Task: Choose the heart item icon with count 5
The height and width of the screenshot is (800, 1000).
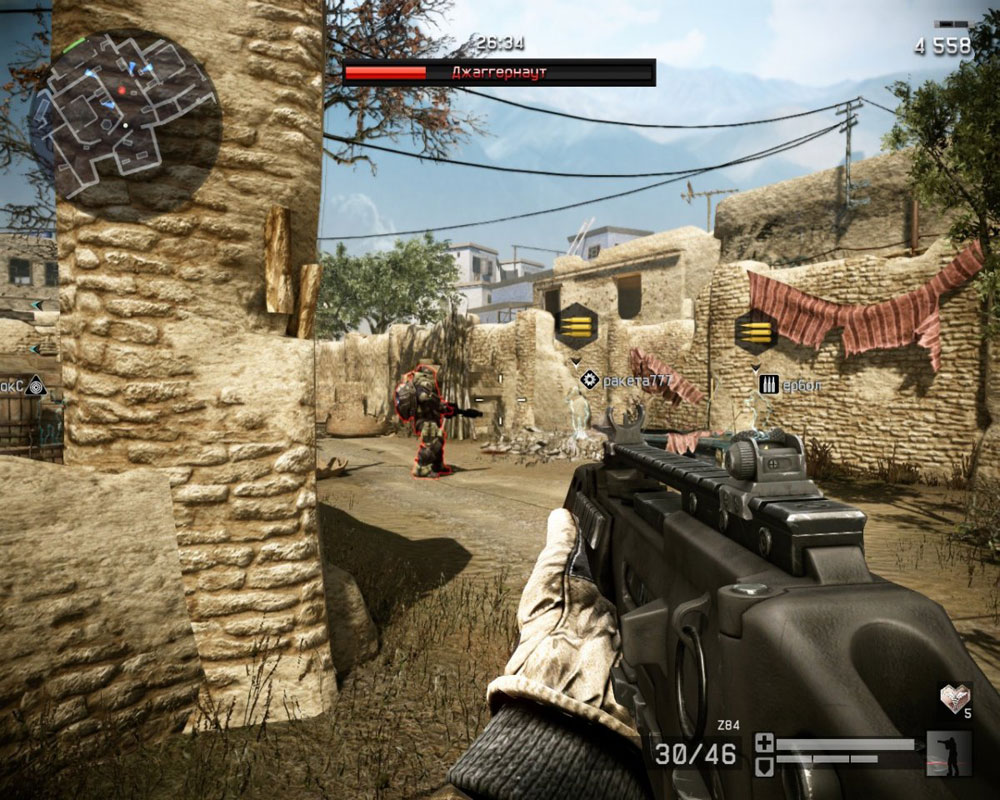Action: pyautogui.click(x=954, y=698)
